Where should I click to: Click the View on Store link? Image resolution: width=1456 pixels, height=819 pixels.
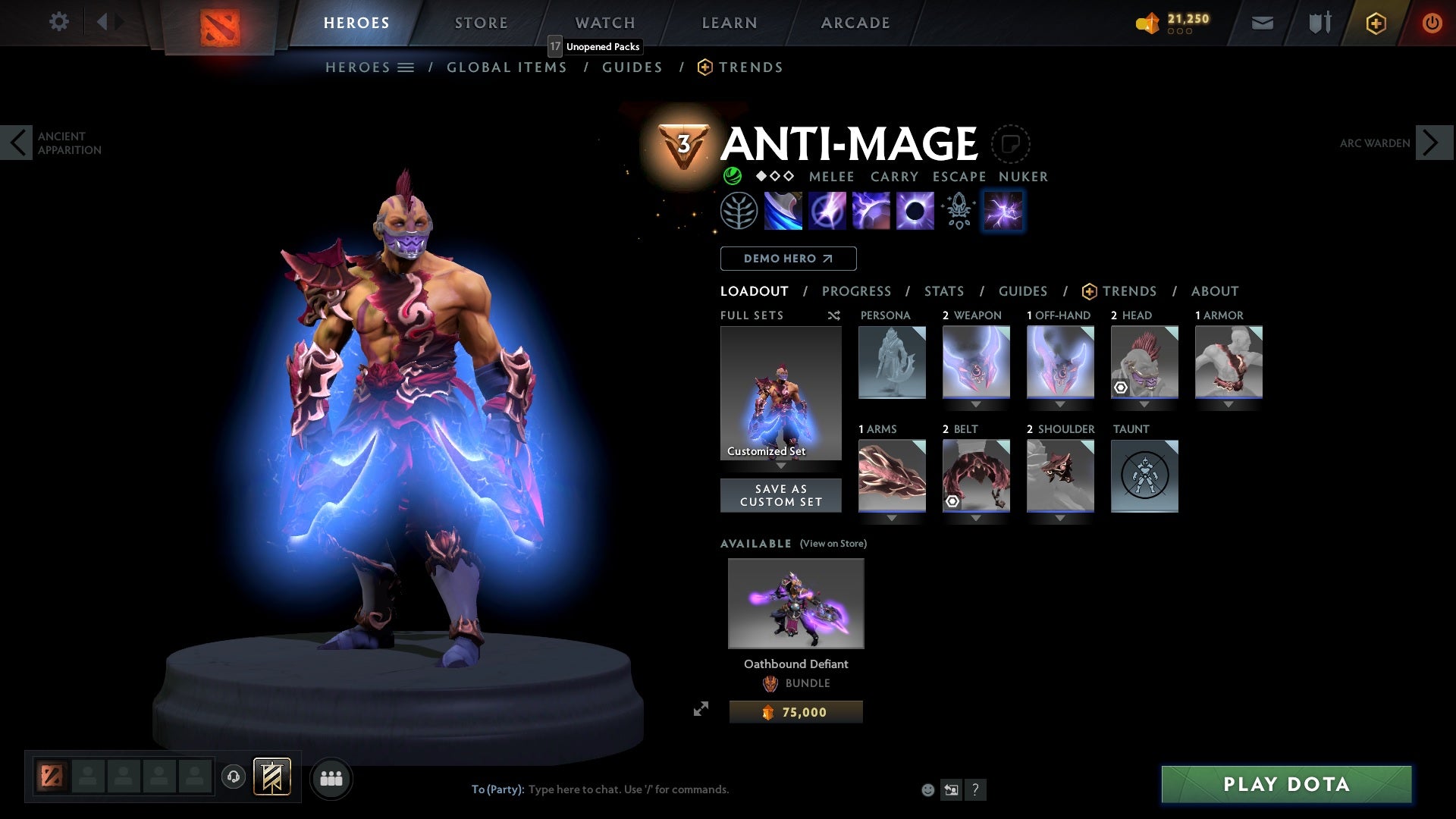tap(833, 544)
